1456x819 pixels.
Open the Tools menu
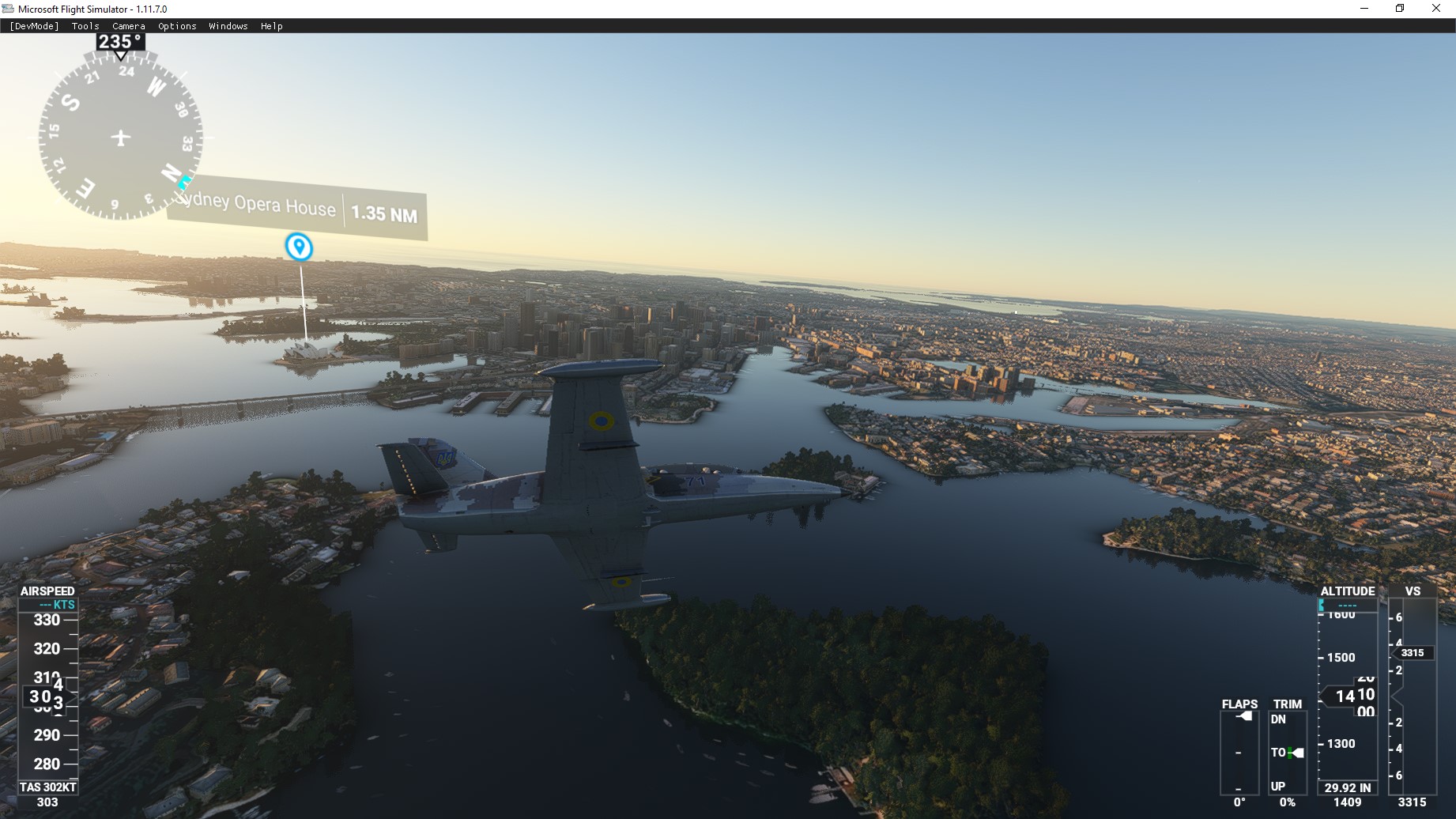pos(85,26)
